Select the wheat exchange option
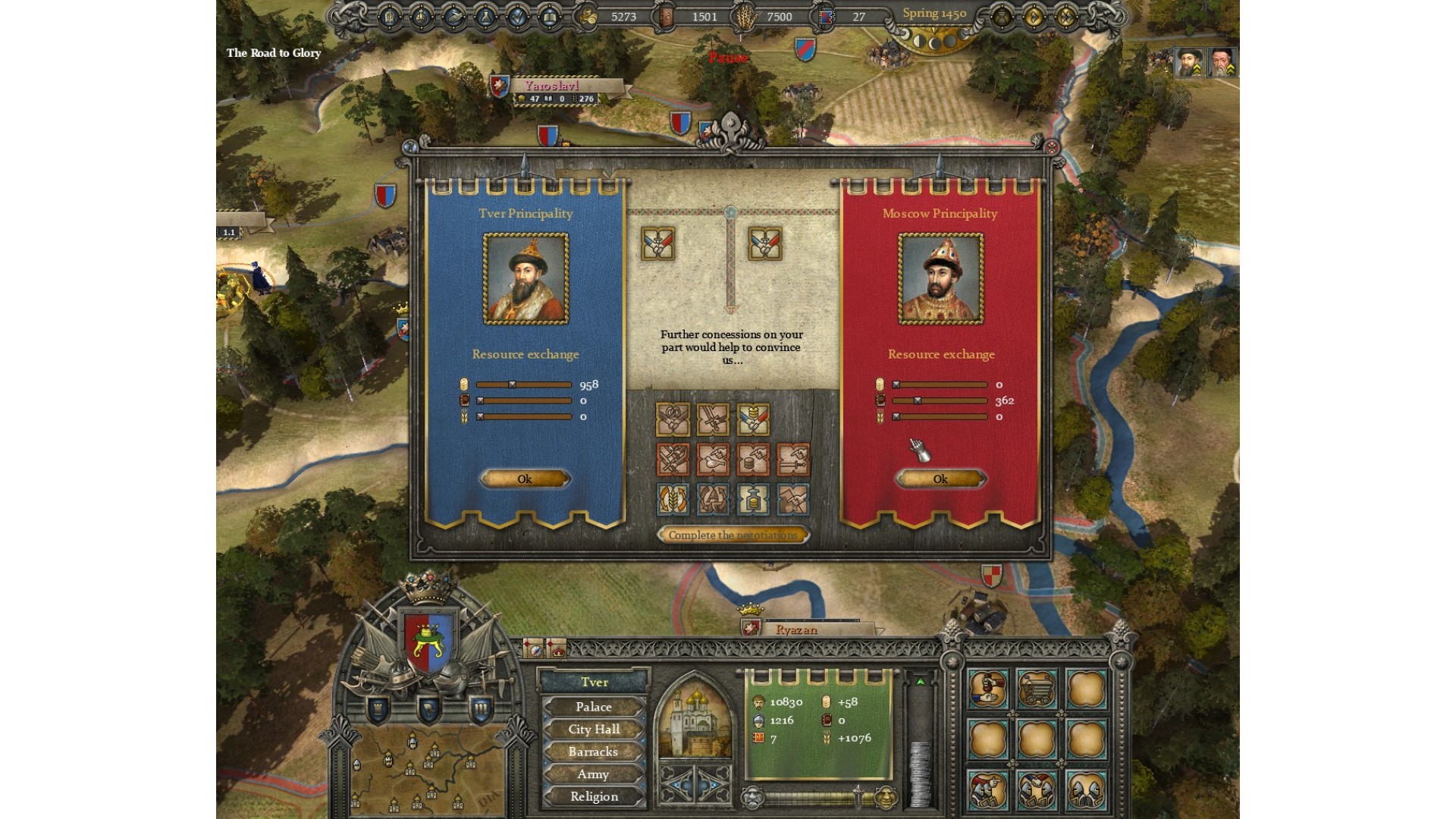This screenshot has width=1456, height=819. click(673, 500)
